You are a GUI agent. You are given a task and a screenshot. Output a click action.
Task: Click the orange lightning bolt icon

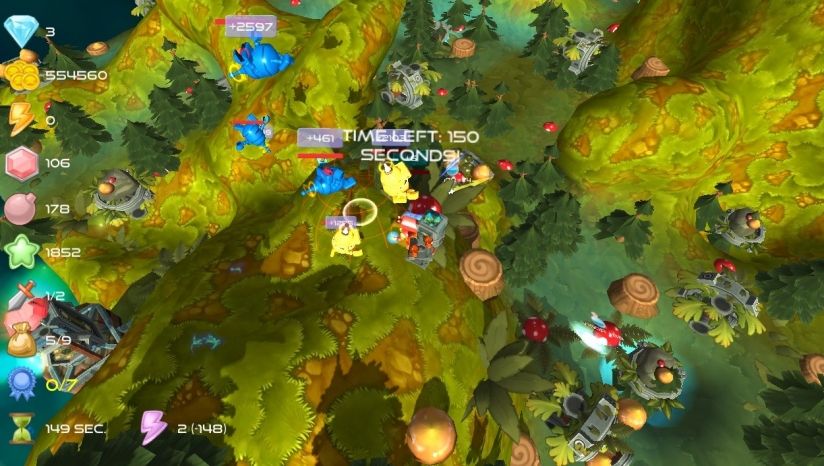(x=20, y=119)
